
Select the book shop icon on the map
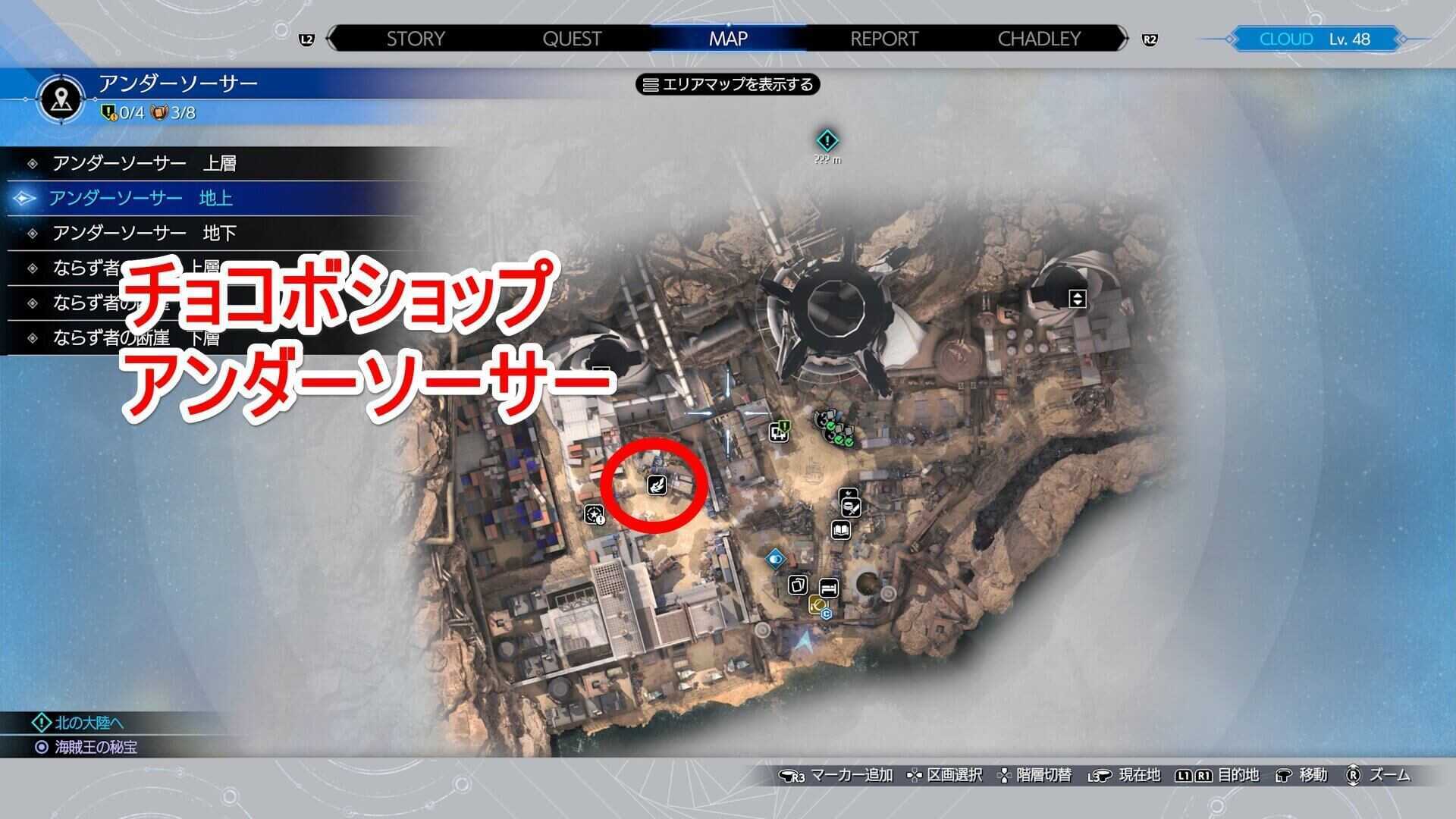[842, 529]
